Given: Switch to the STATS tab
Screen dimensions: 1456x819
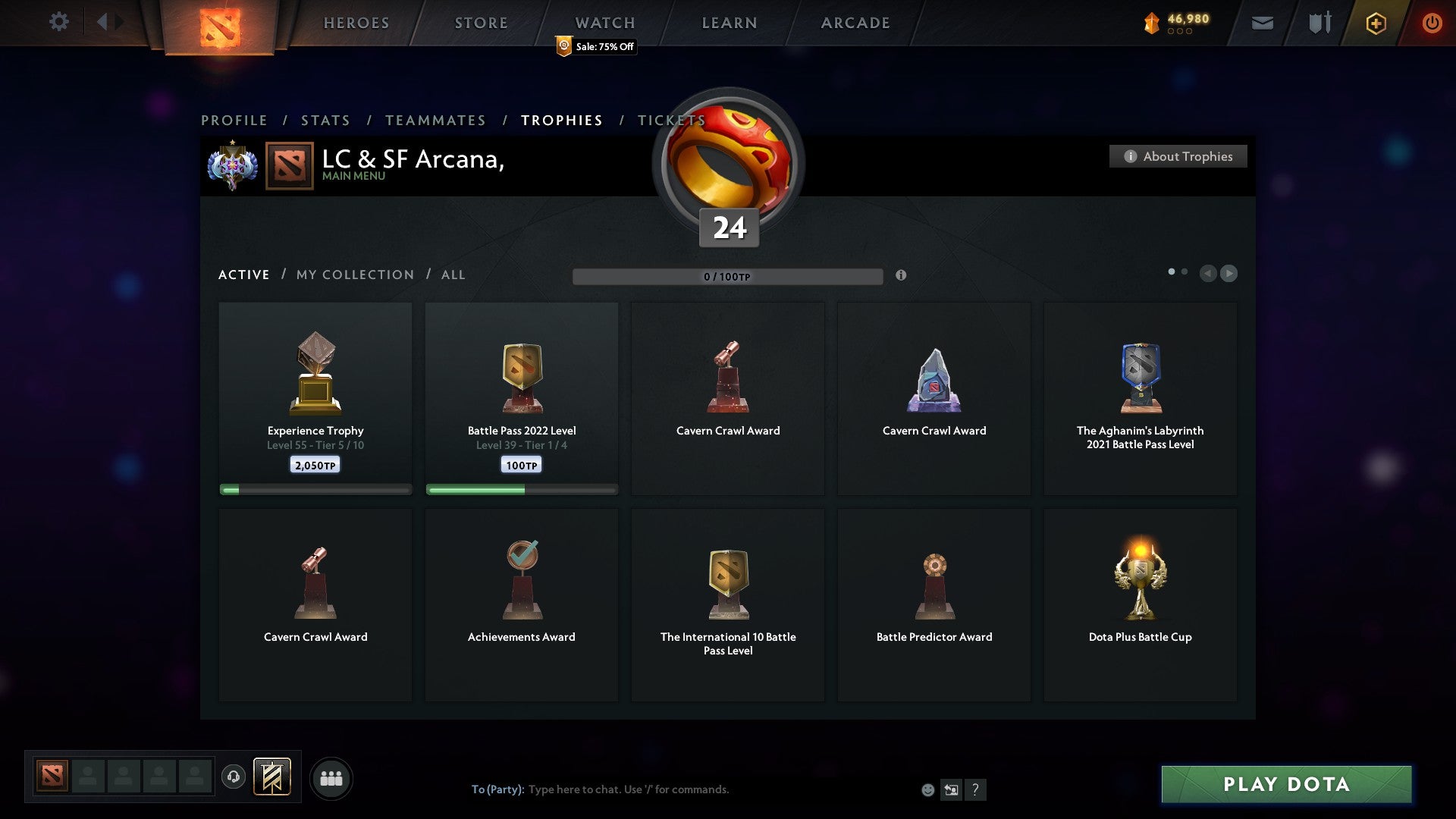Looking at the screenshot, I should click(x=325, y=120).
